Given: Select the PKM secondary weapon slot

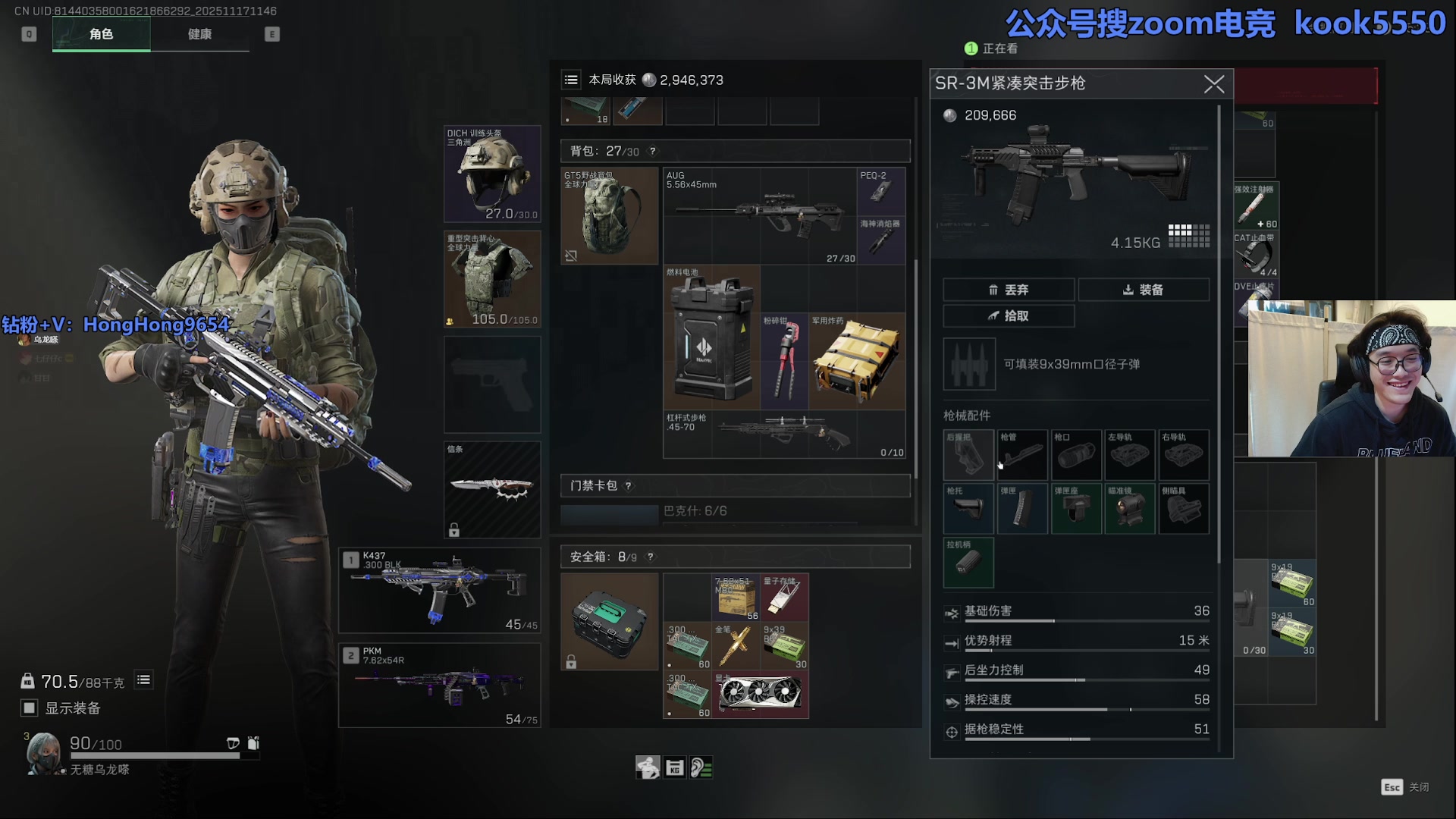Looking at the screenshot, I should click(440, 686).
